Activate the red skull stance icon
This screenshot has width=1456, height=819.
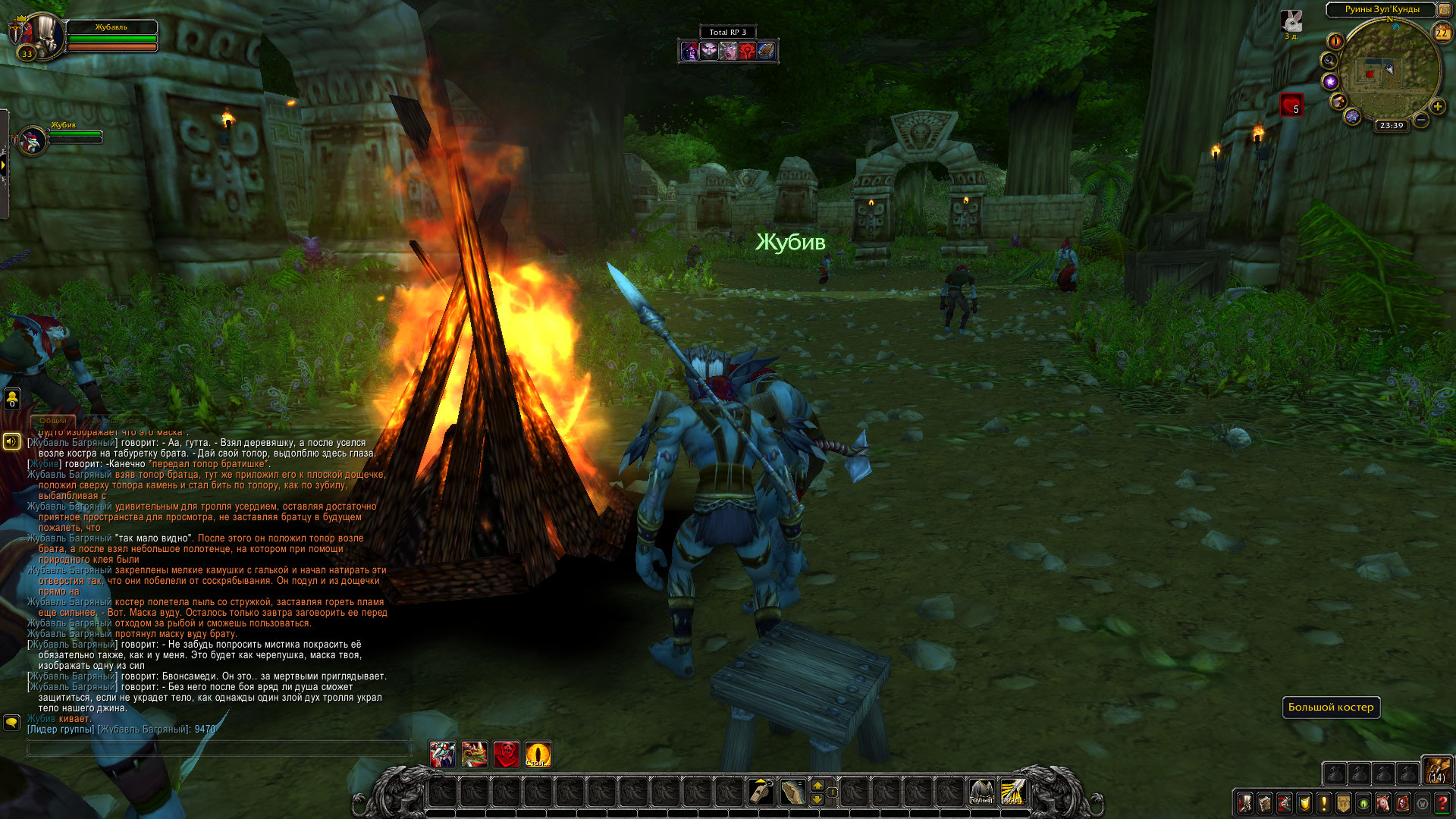point(506,755)
